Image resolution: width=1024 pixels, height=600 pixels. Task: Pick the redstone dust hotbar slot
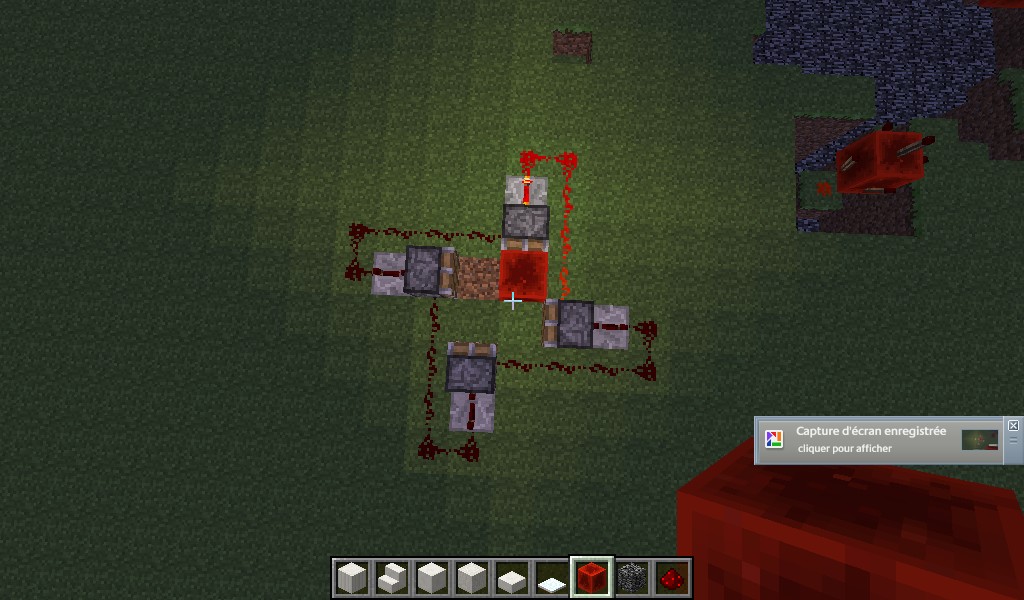671,577
